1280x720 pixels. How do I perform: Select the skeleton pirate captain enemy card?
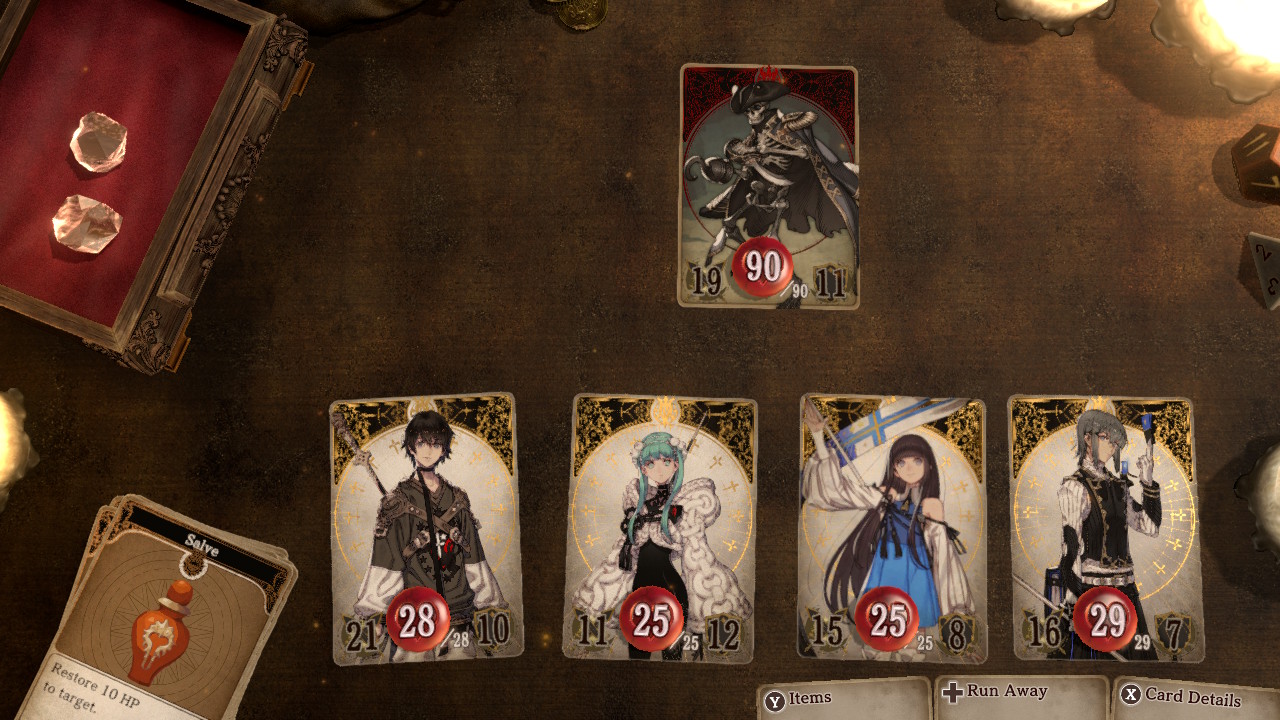coord(768,185)
